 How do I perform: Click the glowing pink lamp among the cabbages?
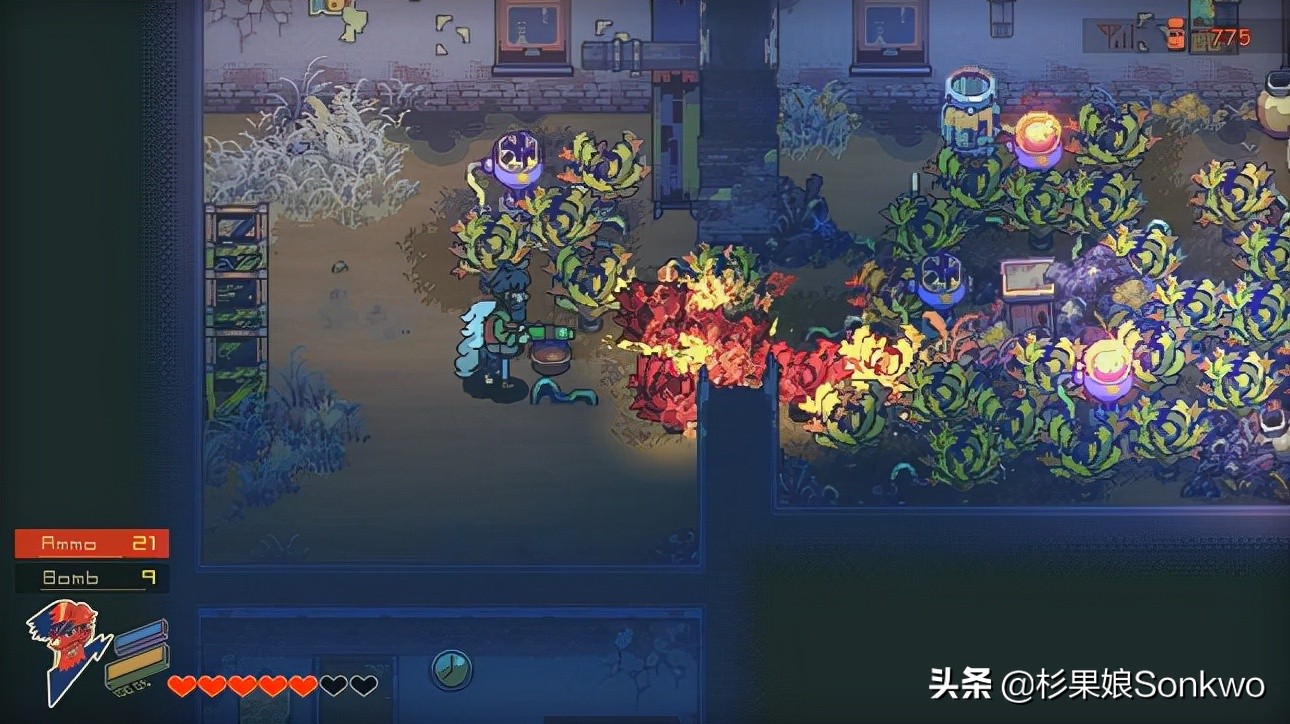[1108, 363]
